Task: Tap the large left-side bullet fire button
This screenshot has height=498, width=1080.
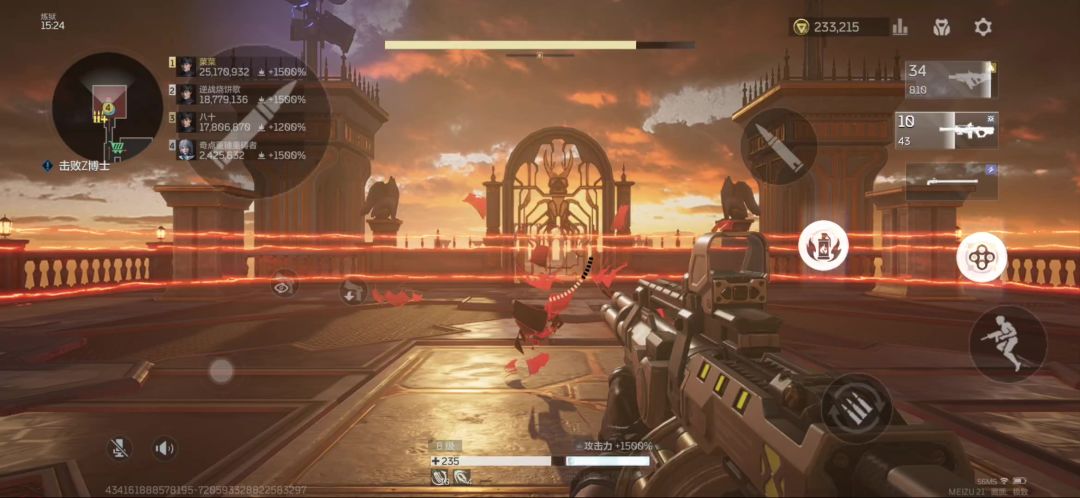Action: [258, 122]
